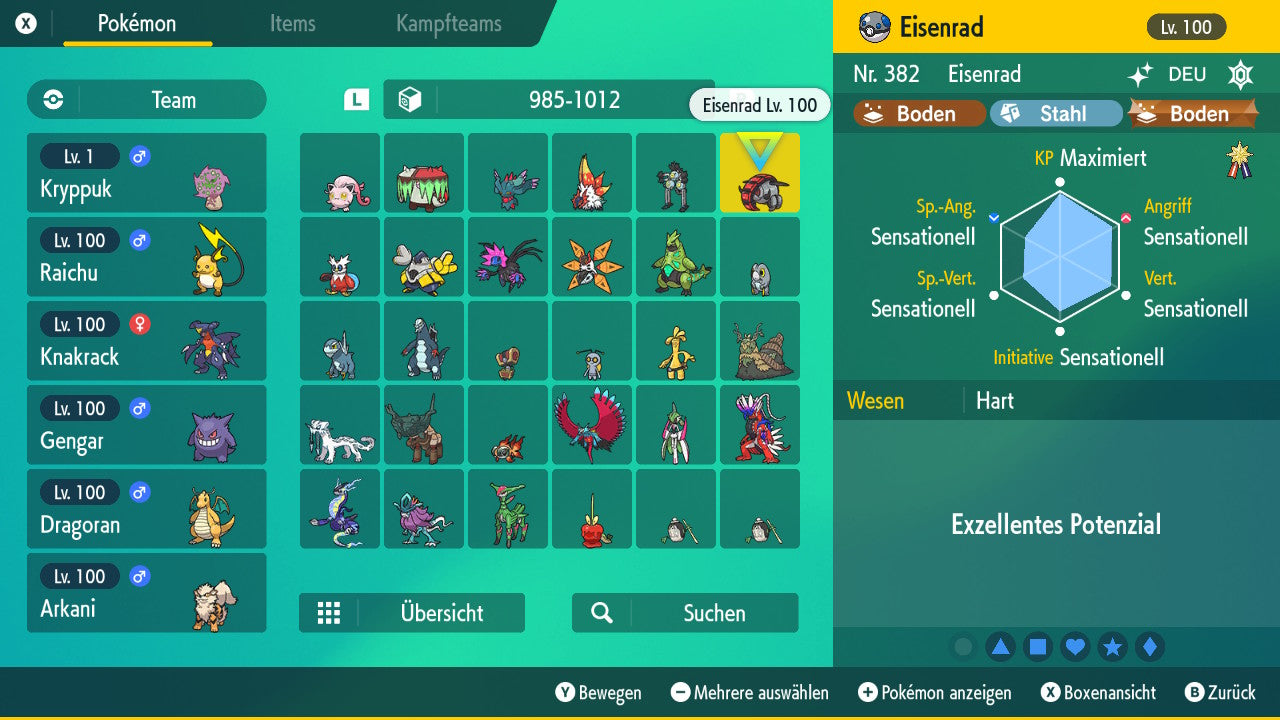Select Gengar in the team list
Screen dimensions: 1280x720
point(146,425)
